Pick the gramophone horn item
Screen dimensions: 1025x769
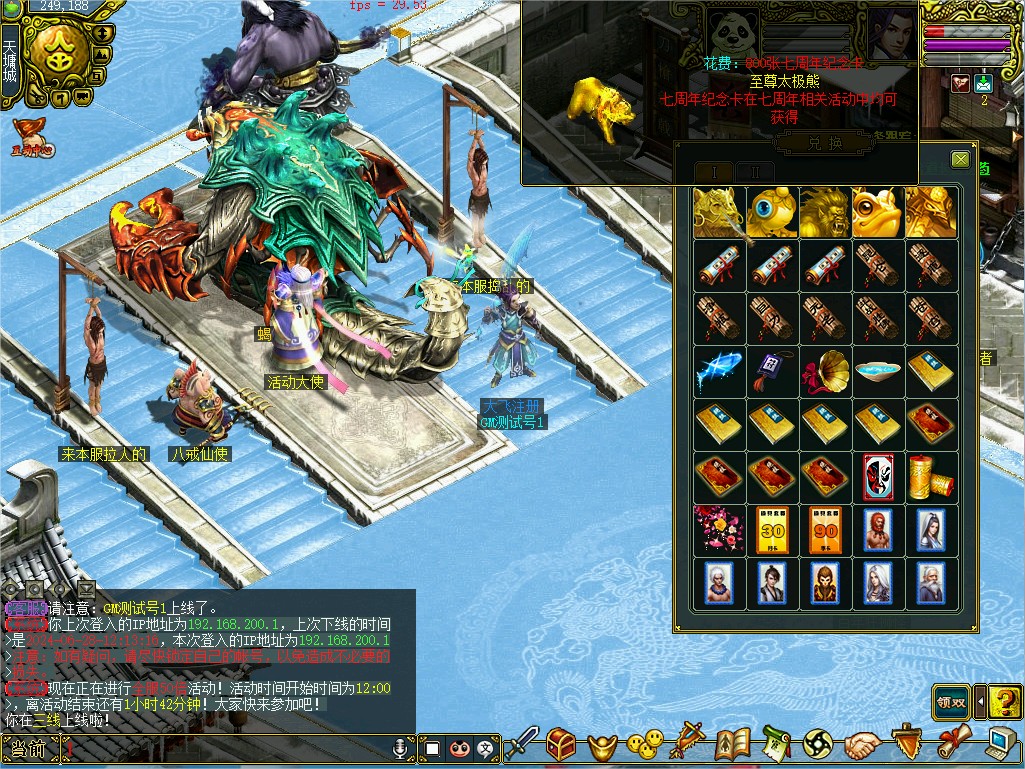point(824,372)
